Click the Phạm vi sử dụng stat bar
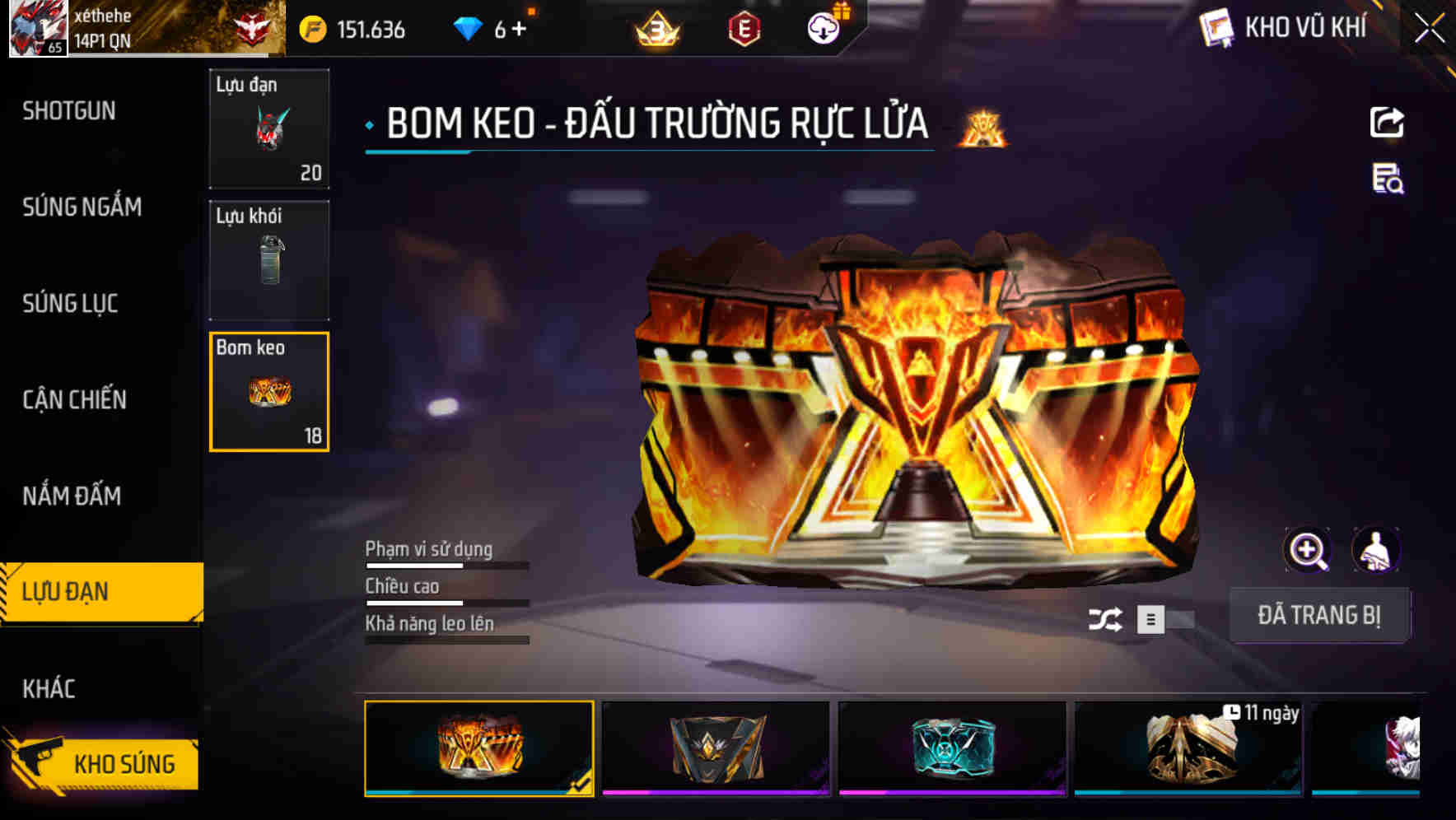Image resolution: width=1456 pixels, height=820 pixels. click(x=446, y=565)
